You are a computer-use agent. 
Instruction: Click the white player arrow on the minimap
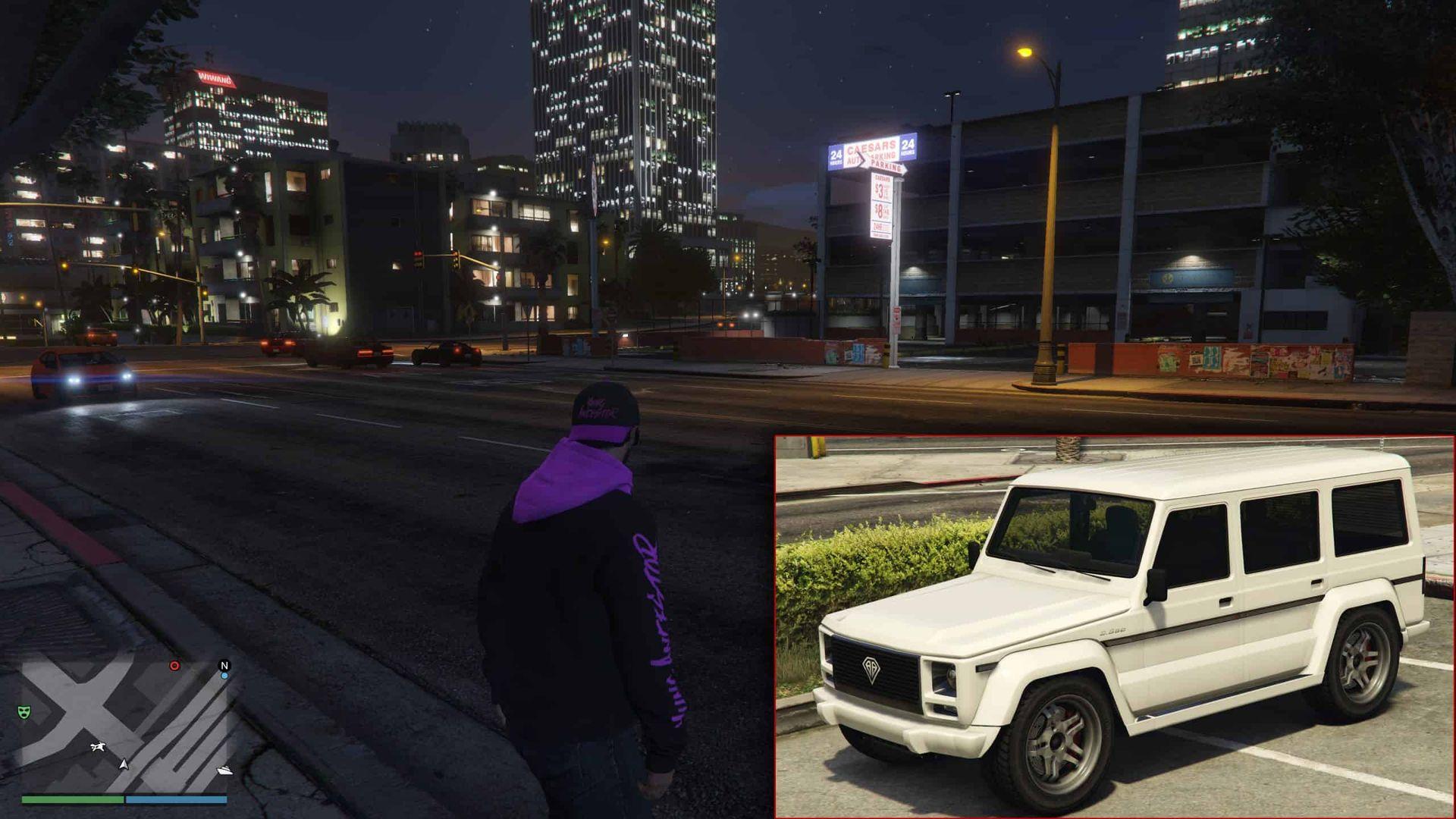(124, 764)
